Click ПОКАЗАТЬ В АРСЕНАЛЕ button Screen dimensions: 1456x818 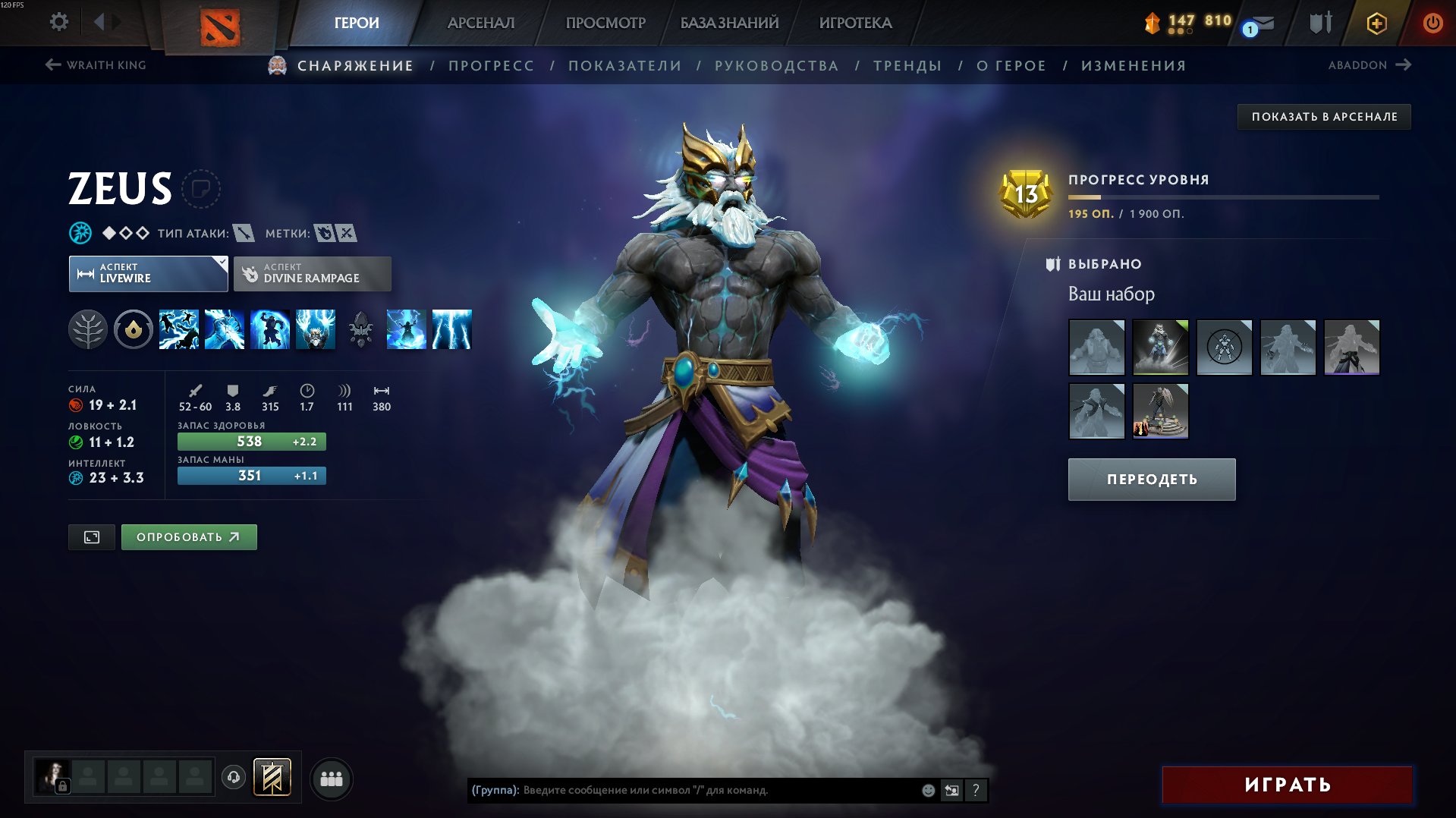tap(1324, 117)
